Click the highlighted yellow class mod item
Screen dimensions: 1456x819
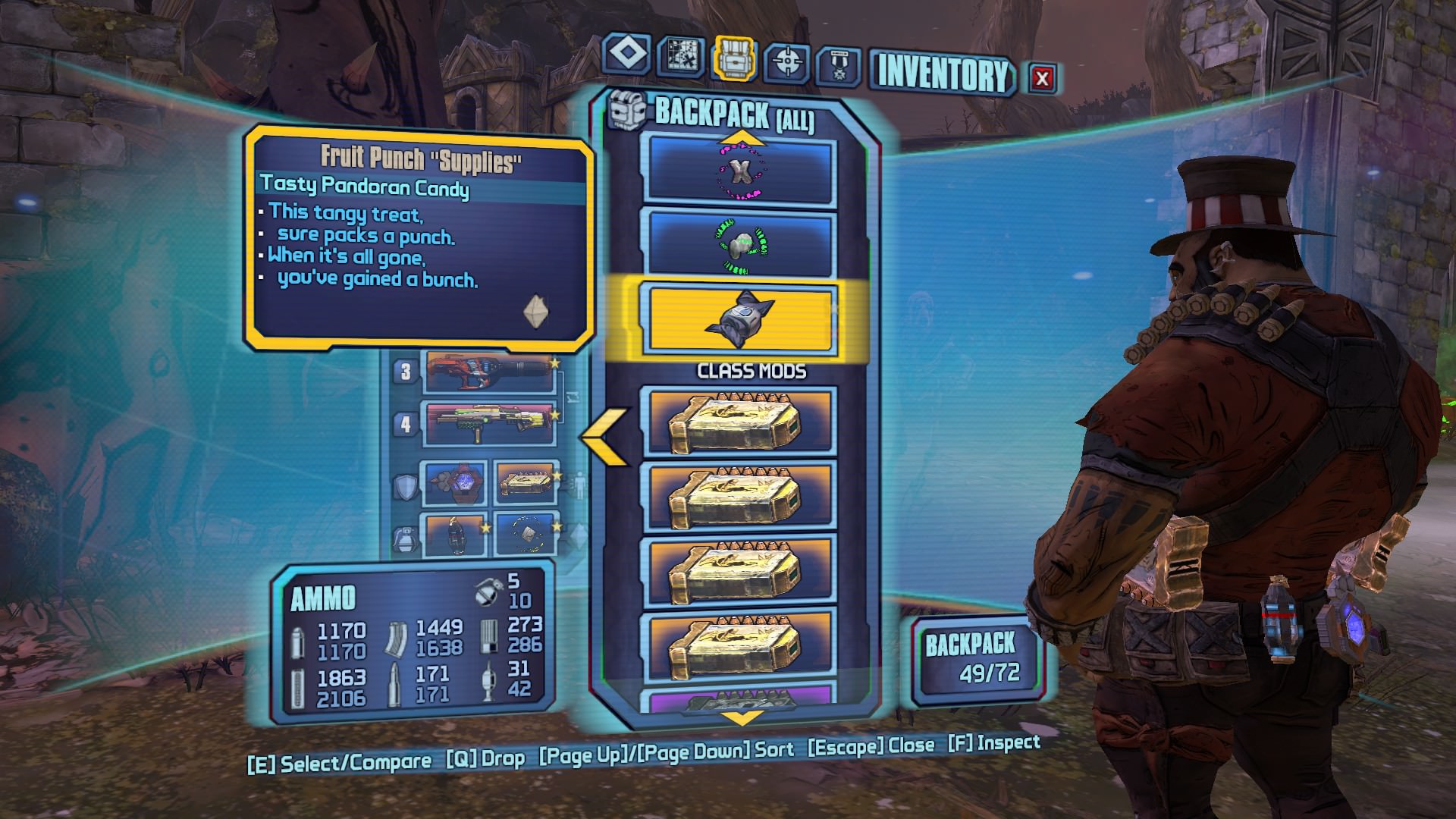coord(739,319)
